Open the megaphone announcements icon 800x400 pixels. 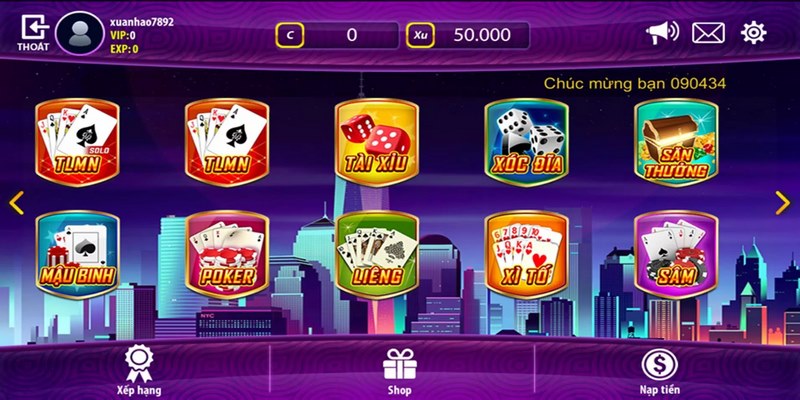coord(661,33)
